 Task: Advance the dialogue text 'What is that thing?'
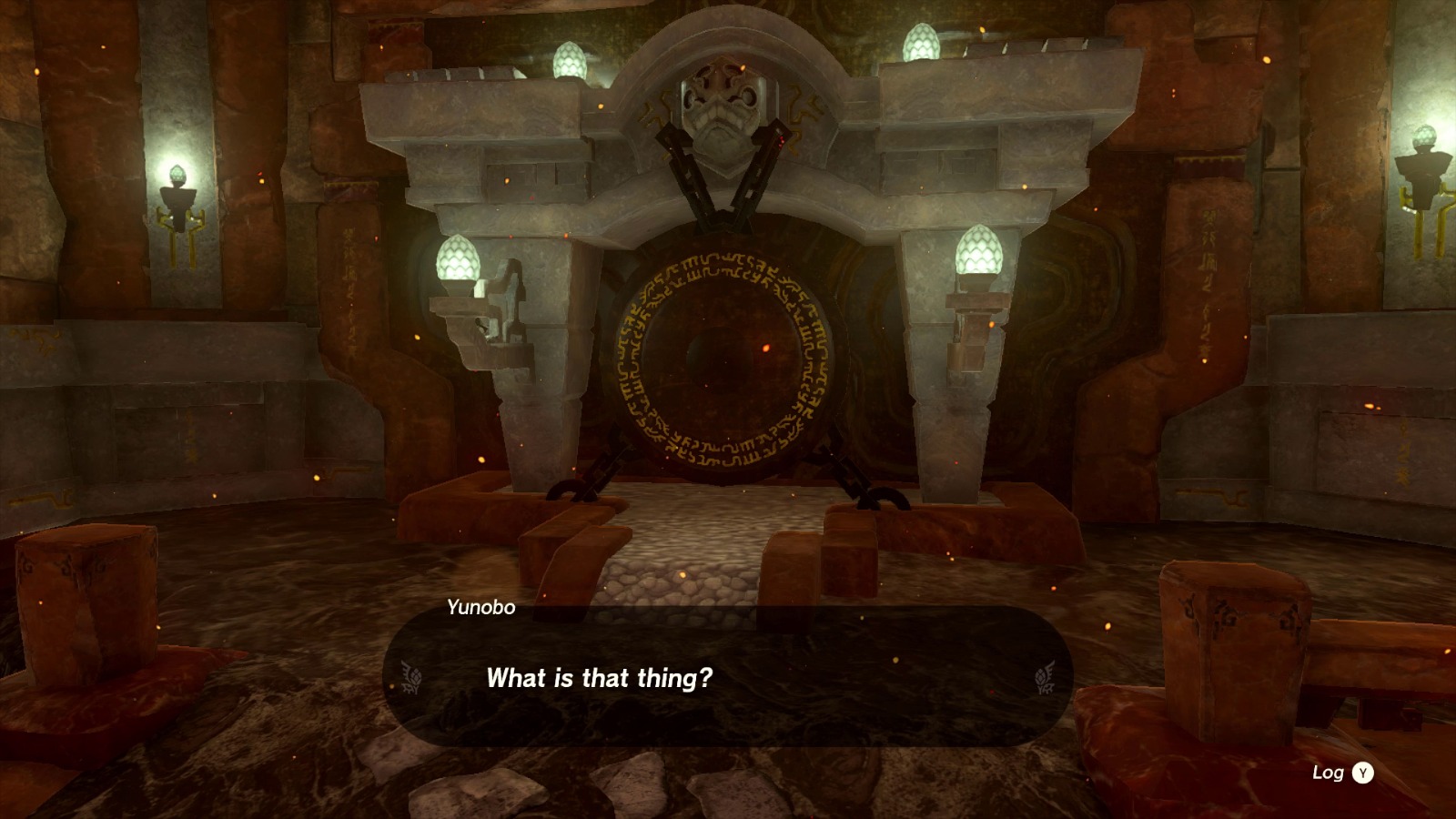click(601, 678)
